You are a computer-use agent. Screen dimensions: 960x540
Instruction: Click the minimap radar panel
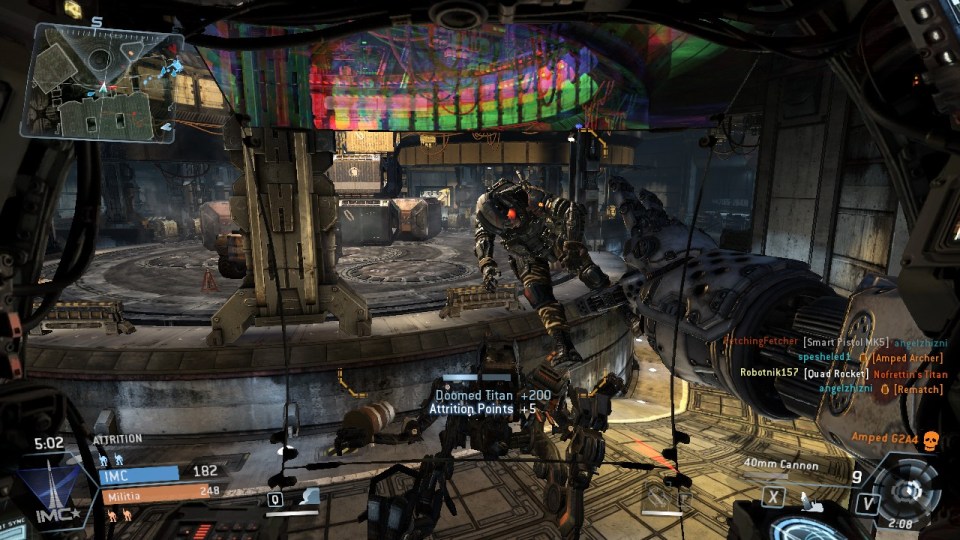pos(103,81)
